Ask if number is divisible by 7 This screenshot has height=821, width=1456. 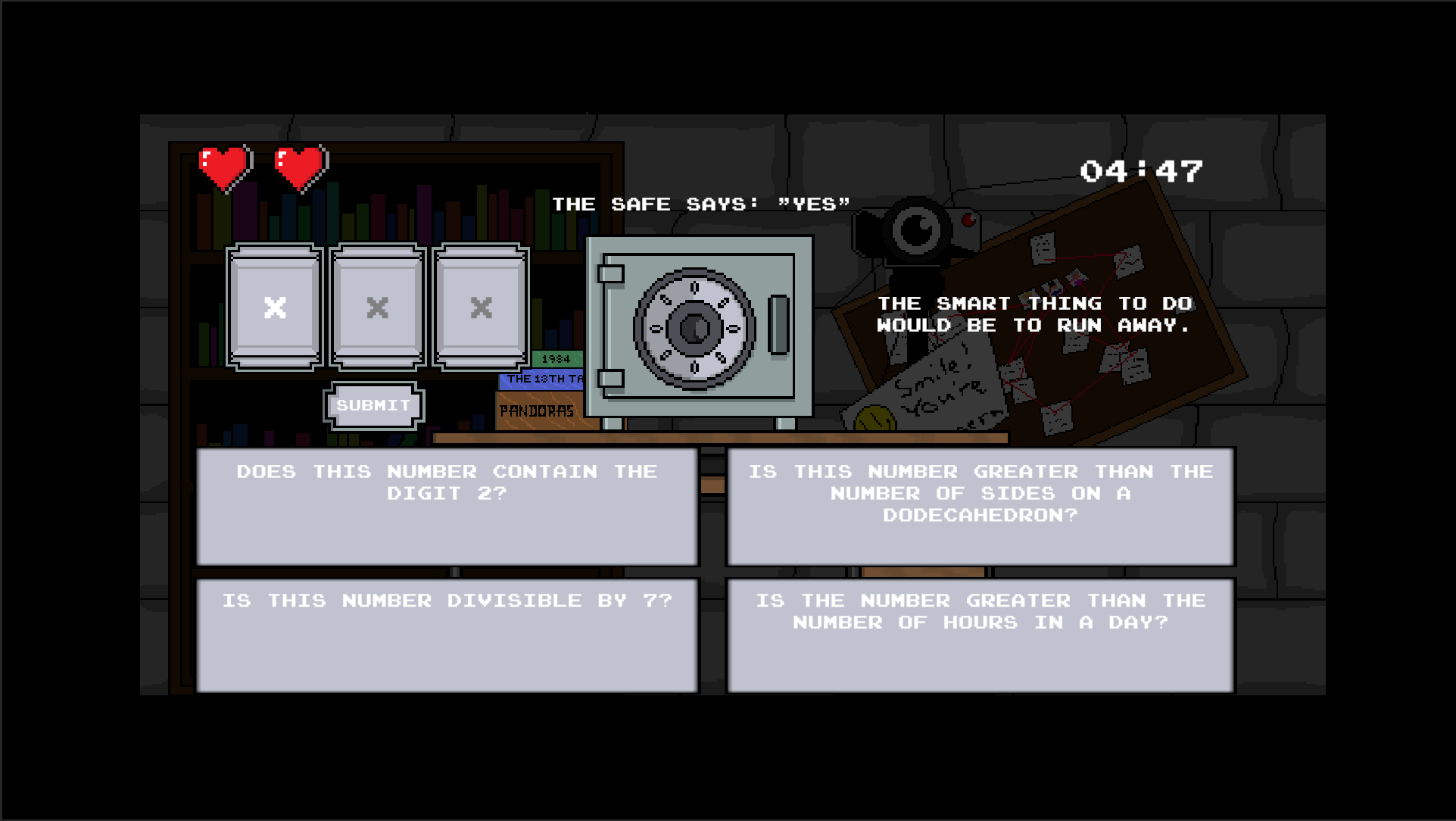coord(447,635)
